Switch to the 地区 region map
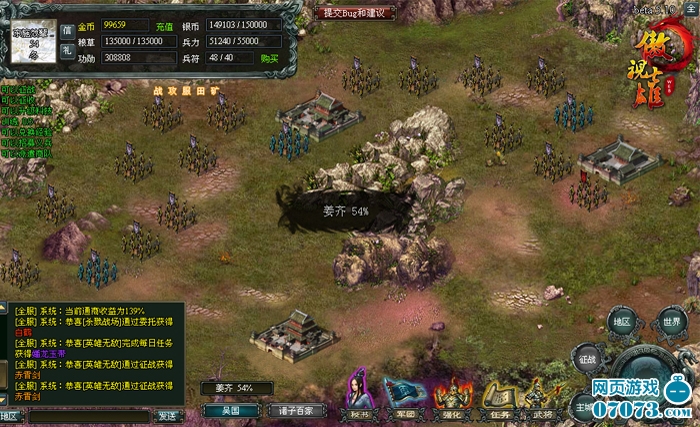 (x=622, y=322)
